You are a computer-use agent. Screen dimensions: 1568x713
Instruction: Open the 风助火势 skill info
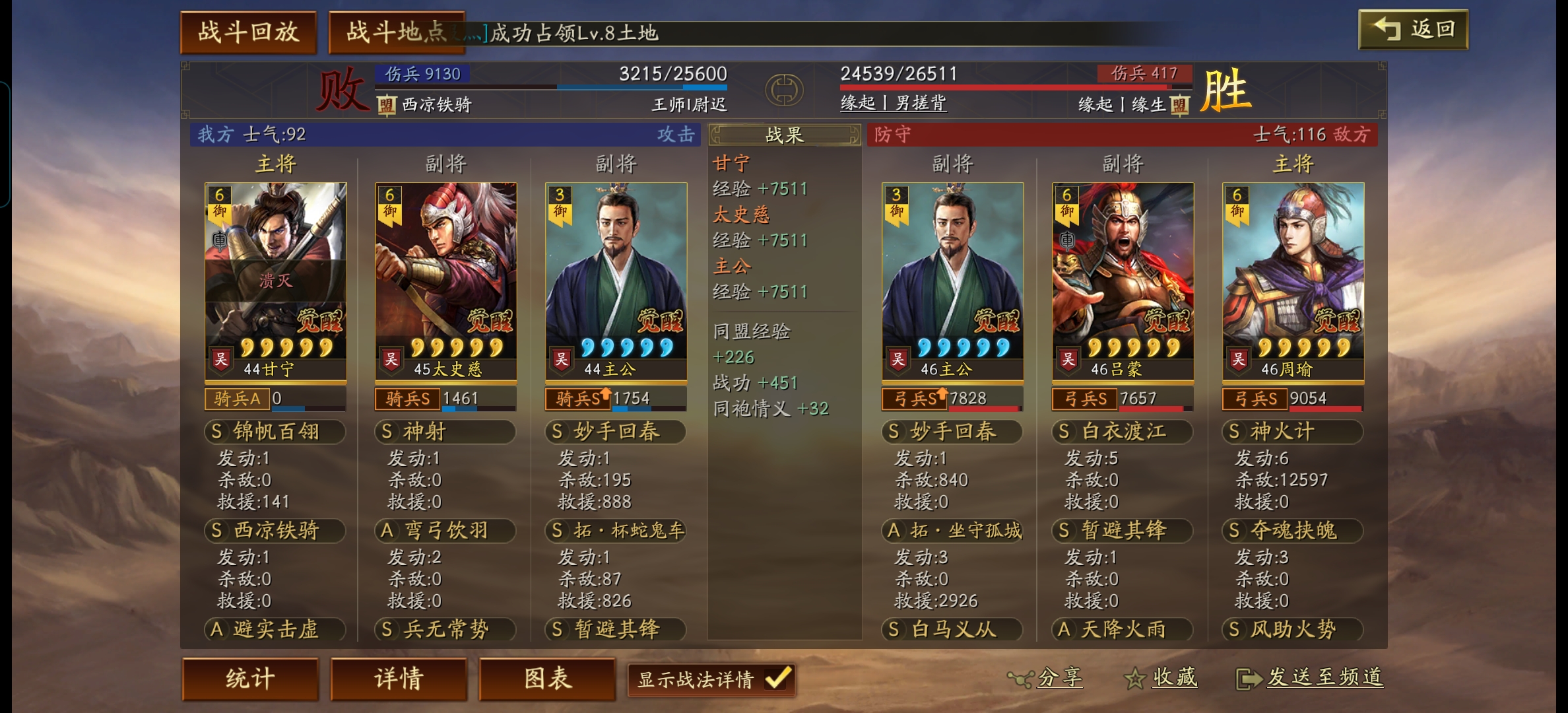(x=1292, y=629)
